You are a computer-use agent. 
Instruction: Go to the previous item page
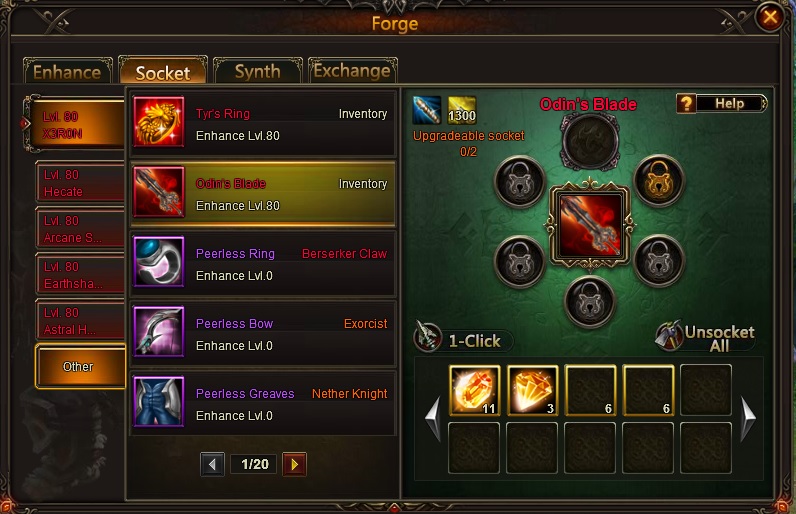(213, 464)
